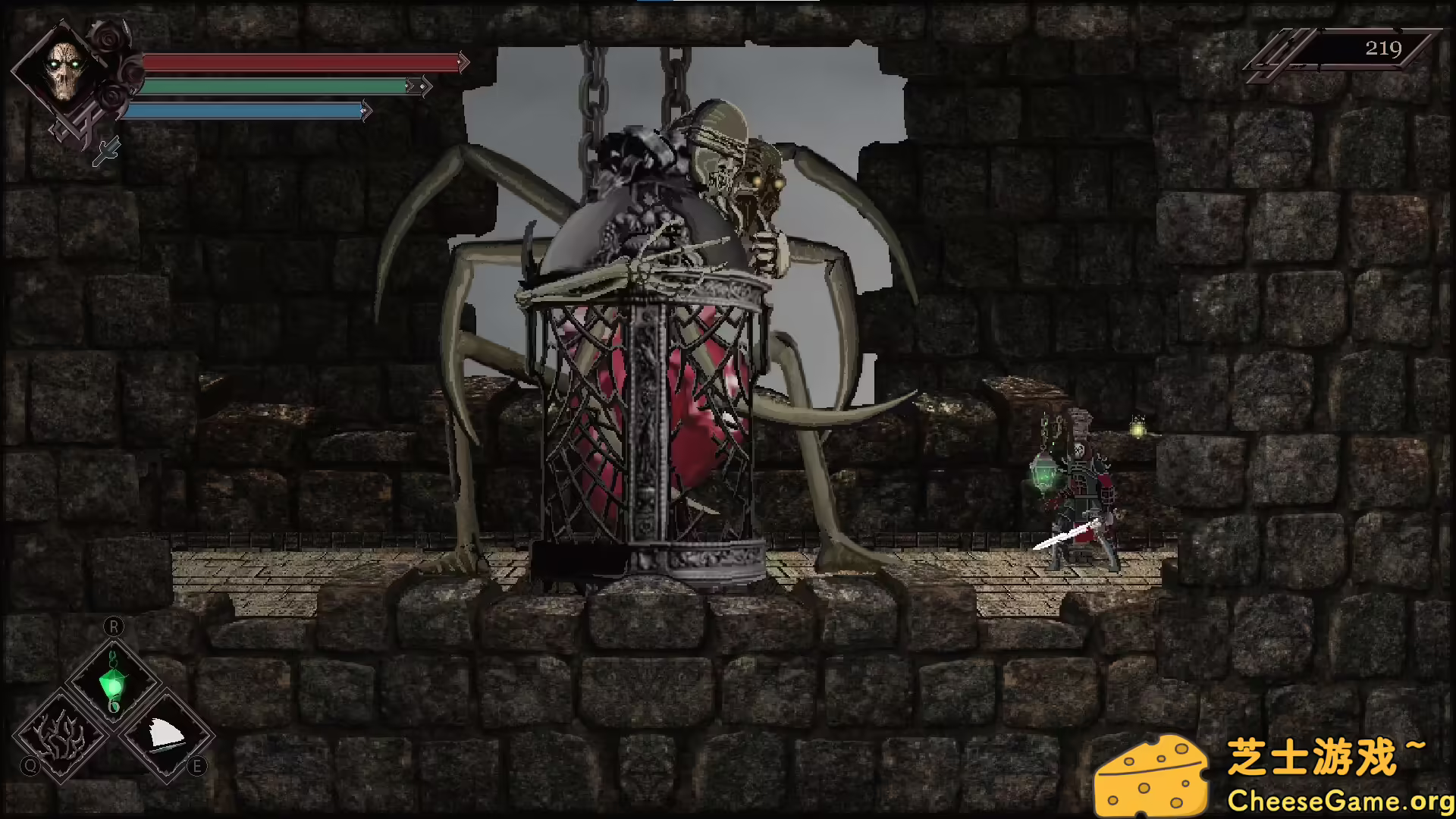Toggle the E keybind badge on the sail slot
This screenshot has height=819, width=1456.
click(196, 765)
